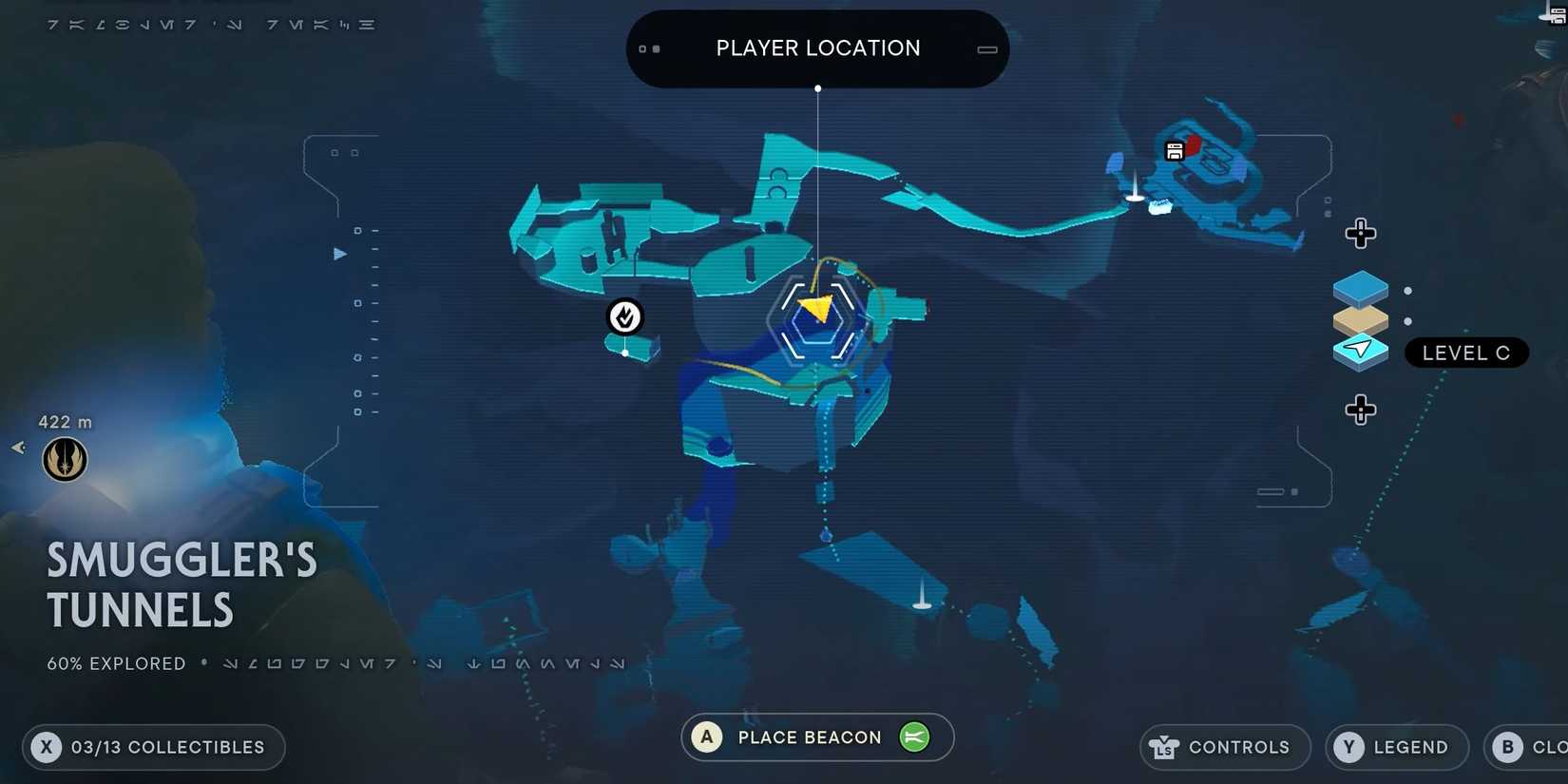Viewport: 1568px width, 784px height.
Task: Select the meditation point icon on the map
Action: click(624, 317)
